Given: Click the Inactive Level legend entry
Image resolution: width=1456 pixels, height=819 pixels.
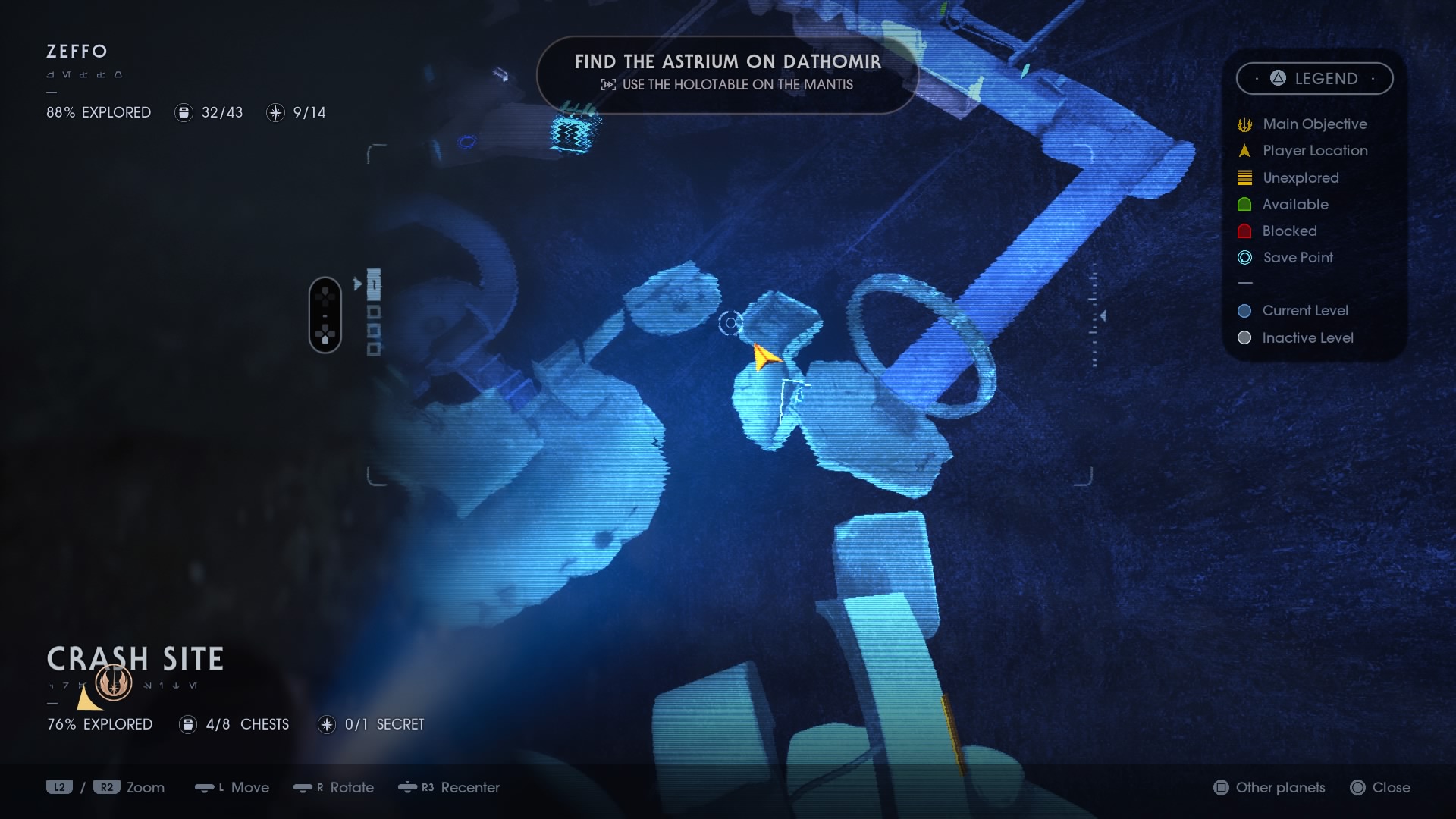Looking at the screenshot, I should (x=1307, y=338).
